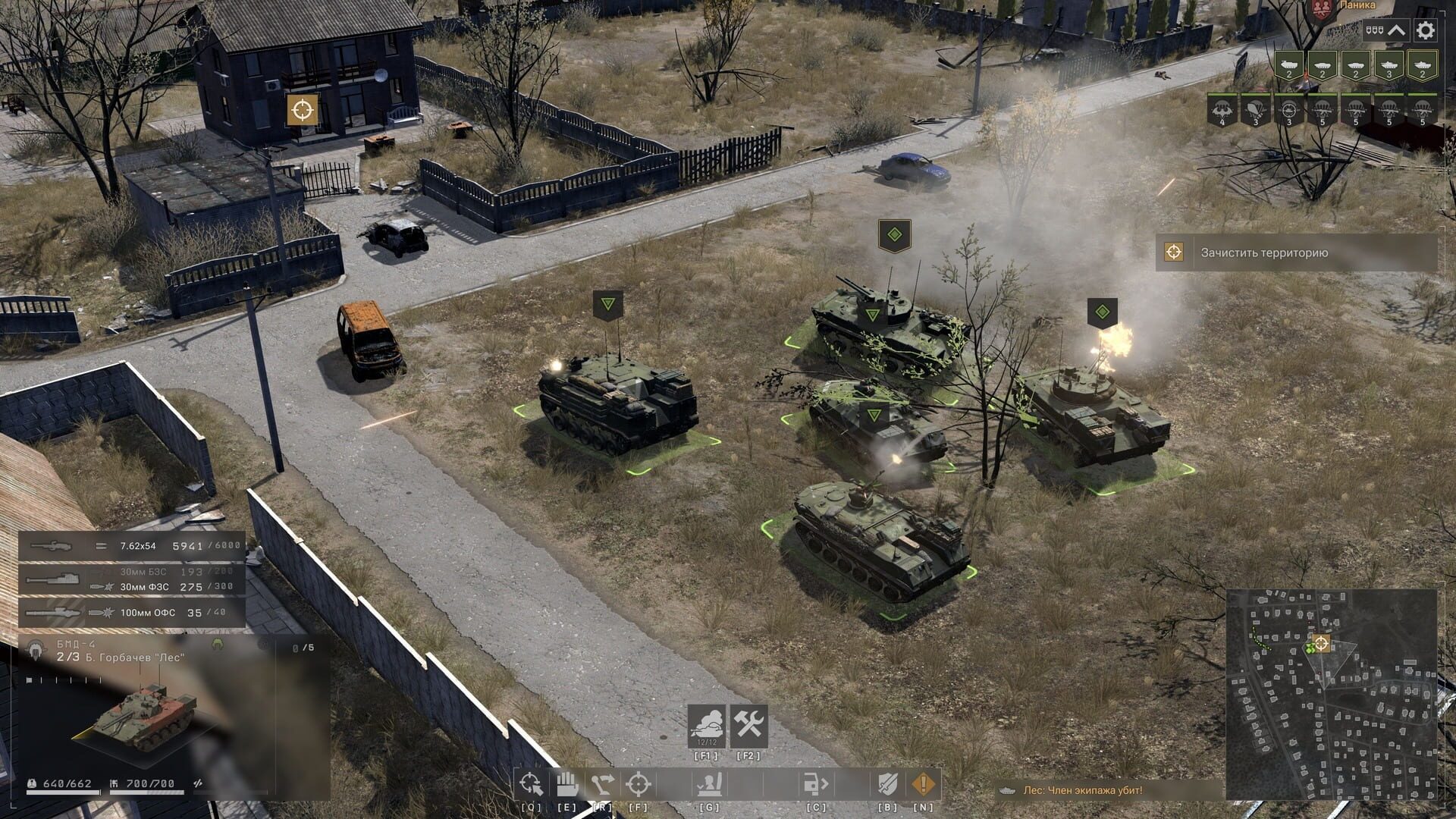The width and height of the screenshot is (1456, 819).
Task: Collapse the squad panel with chevron arrow
Action: [x=1396, y=31]
